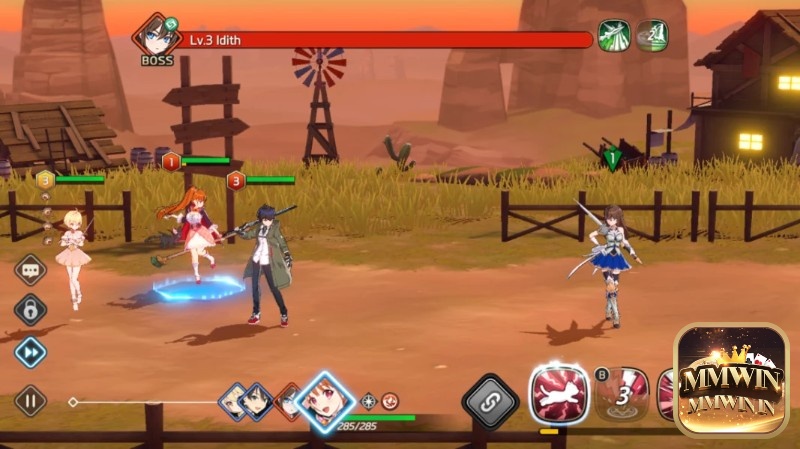This screenshot has height=449, width=800.
Task: Select the blonde character turn portrait
Action: (234, 401)
